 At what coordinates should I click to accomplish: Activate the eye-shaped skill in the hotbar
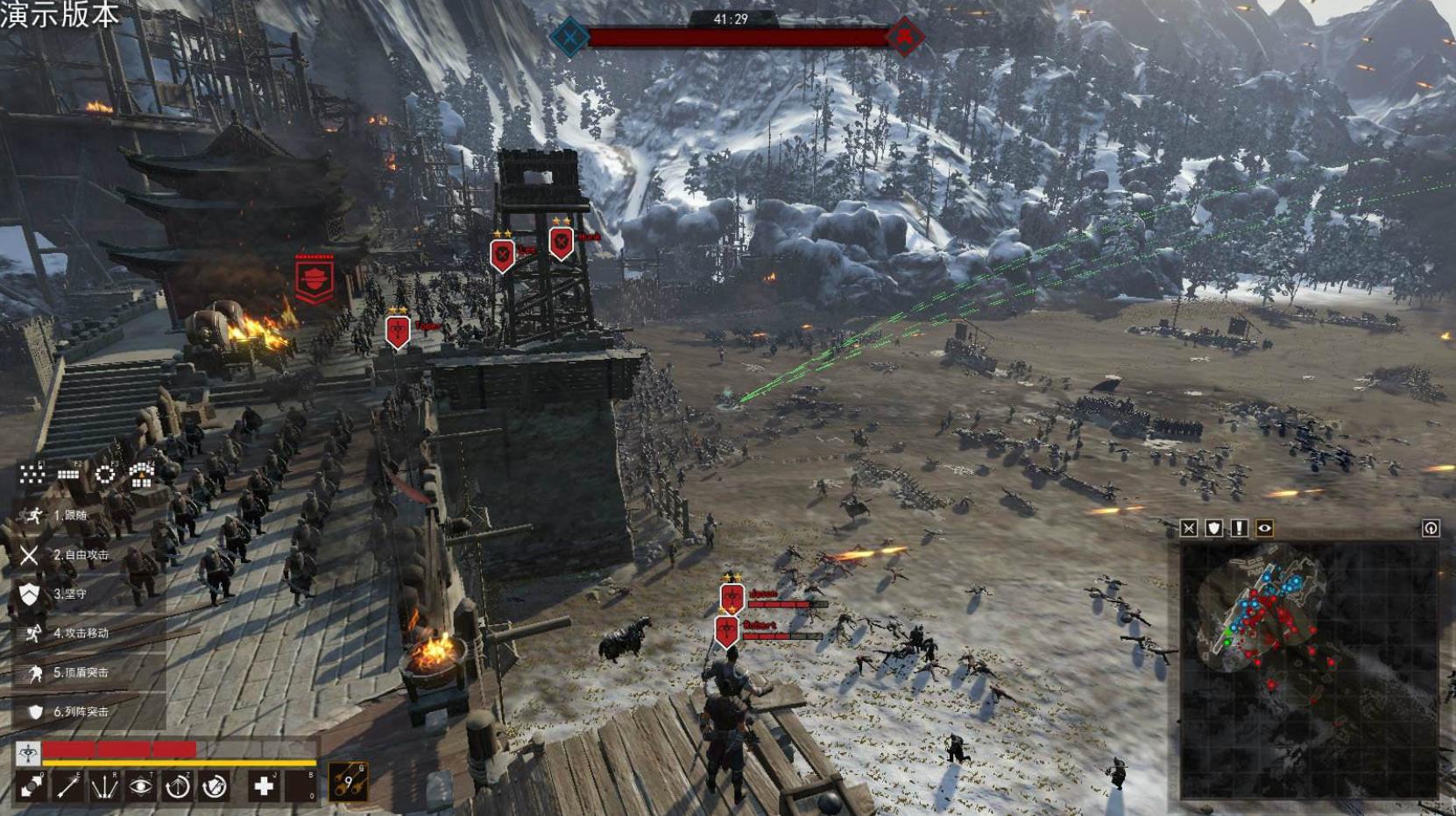(140, 786)
